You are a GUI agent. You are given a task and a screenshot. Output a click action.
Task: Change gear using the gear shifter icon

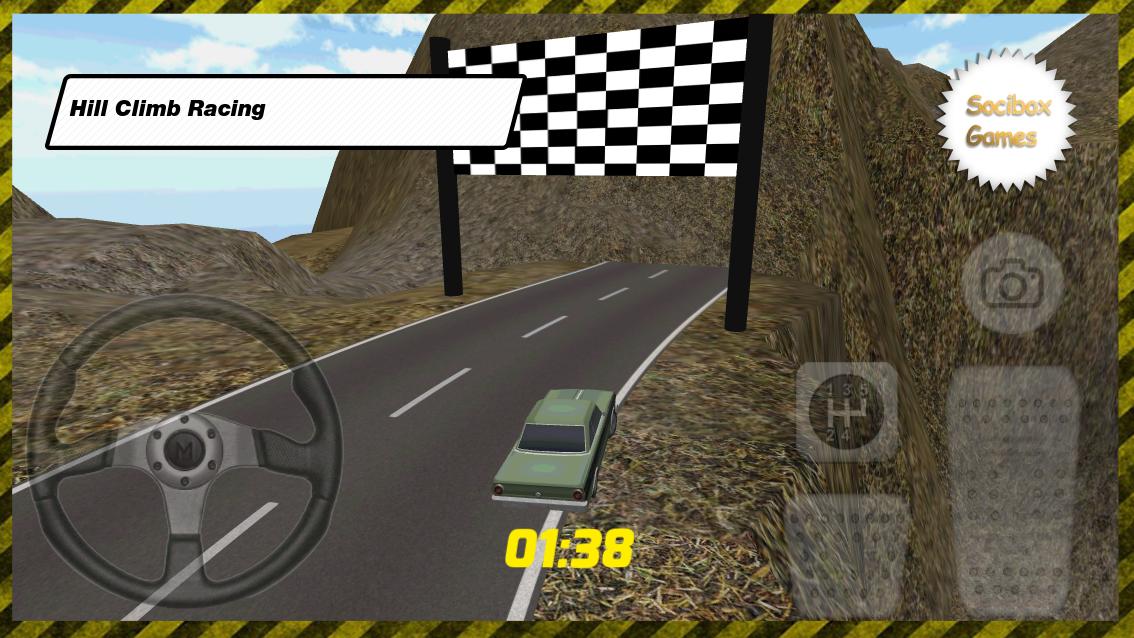pos(847,411)
